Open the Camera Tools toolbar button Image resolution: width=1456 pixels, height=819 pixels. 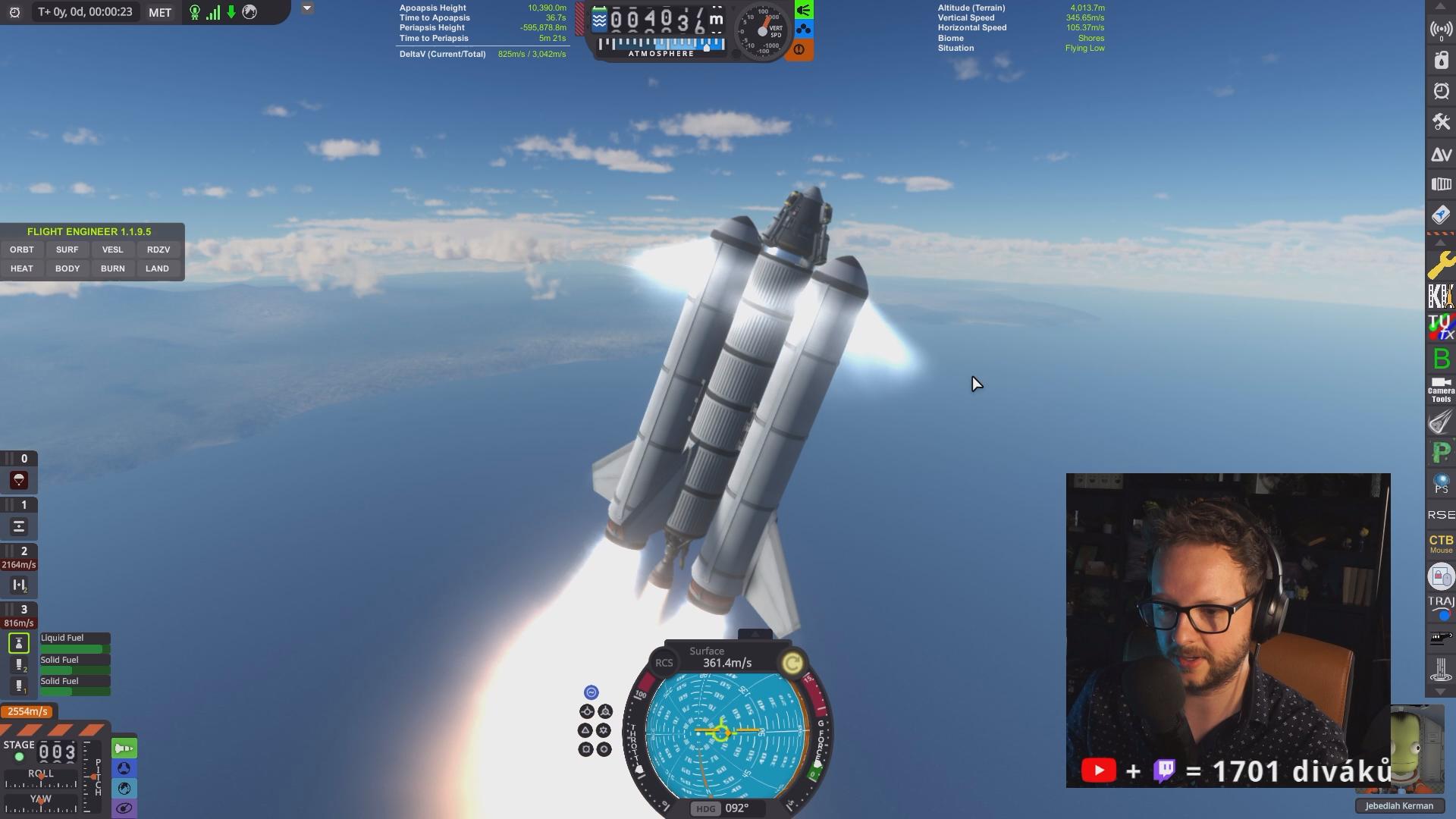point(1441,390)
